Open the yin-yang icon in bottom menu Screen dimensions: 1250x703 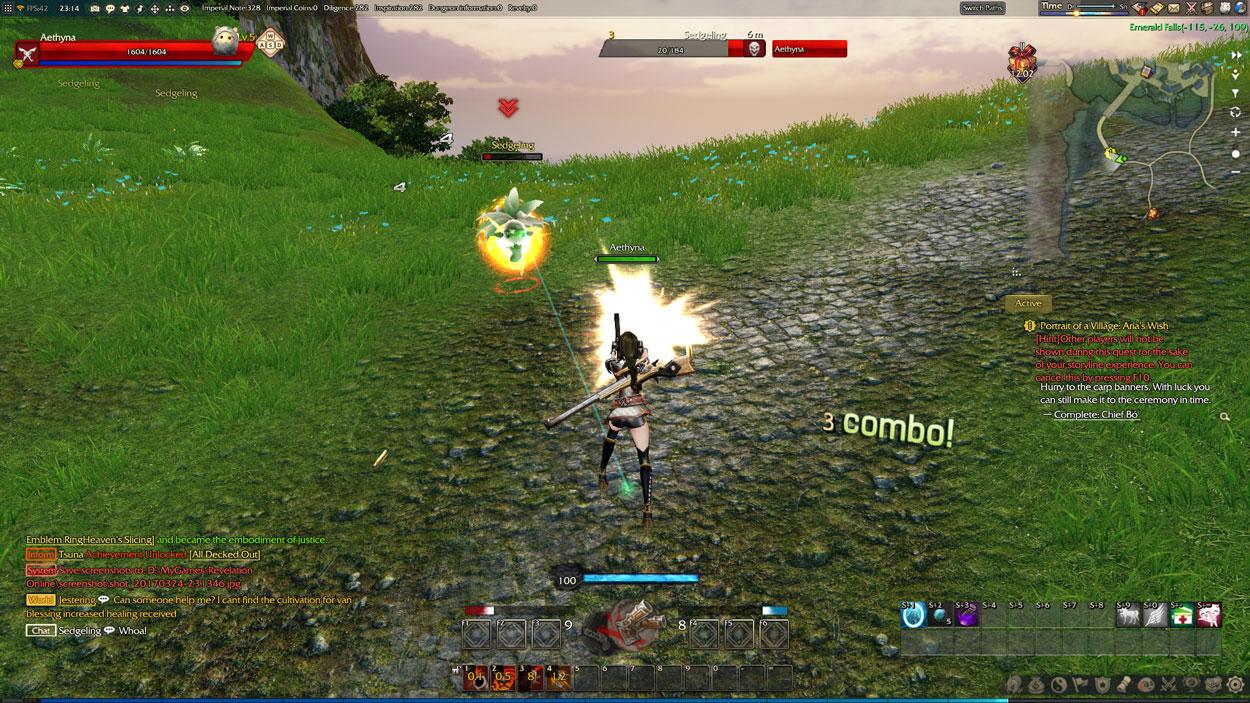[x=1058, y=685]
